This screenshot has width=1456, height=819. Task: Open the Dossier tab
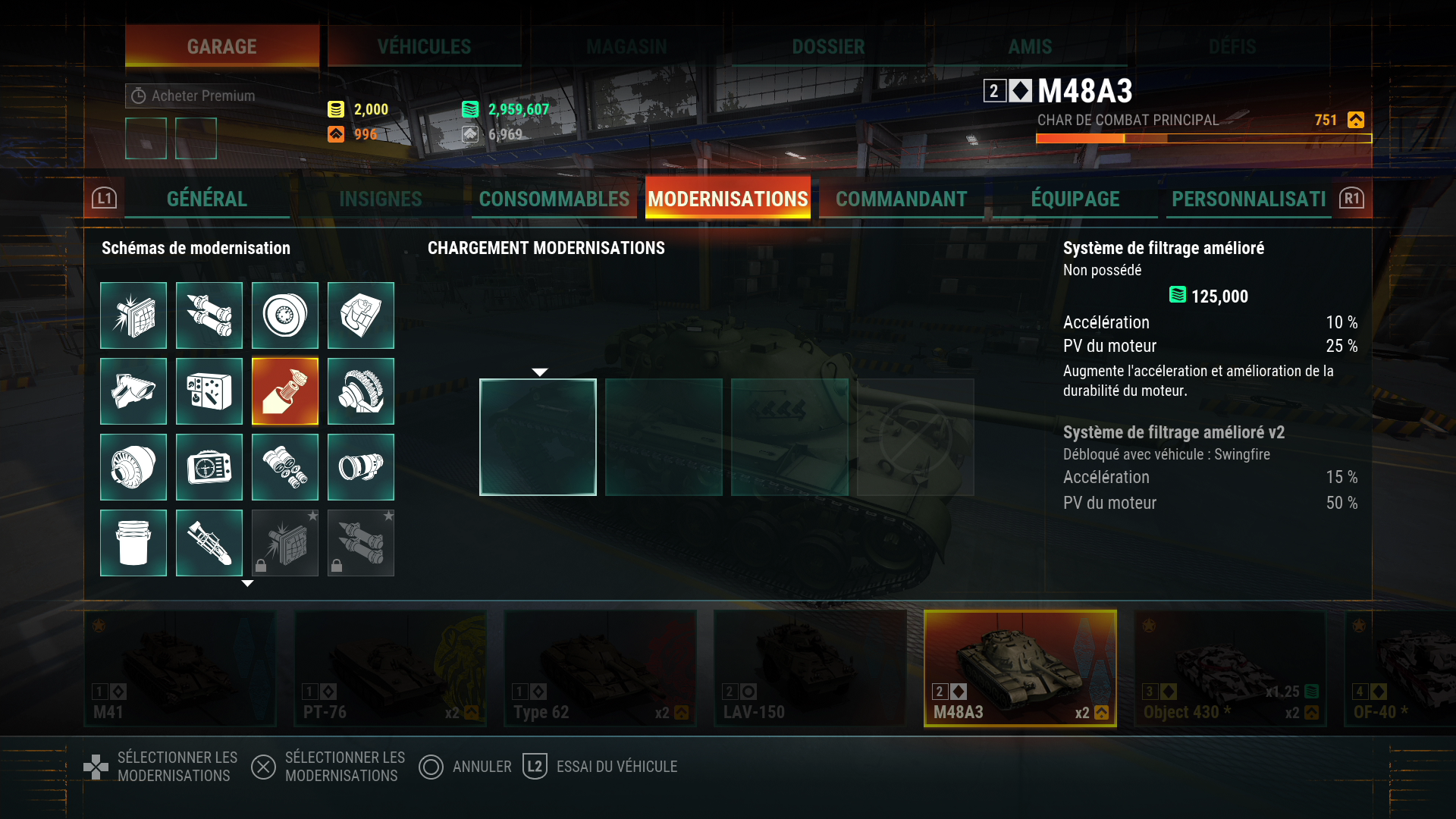[828, 46]
